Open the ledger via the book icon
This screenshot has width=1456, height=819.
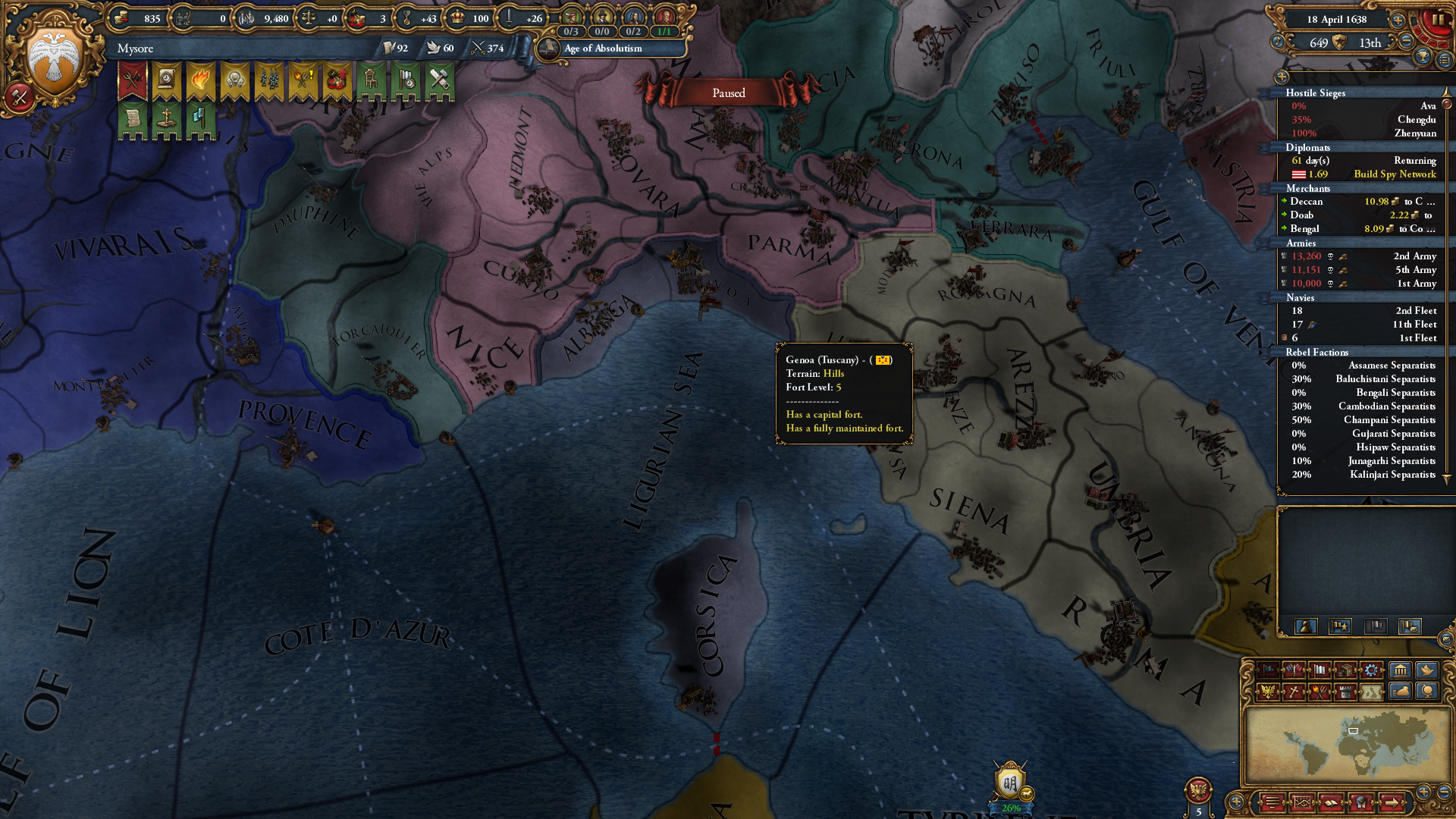[1332, 802]
